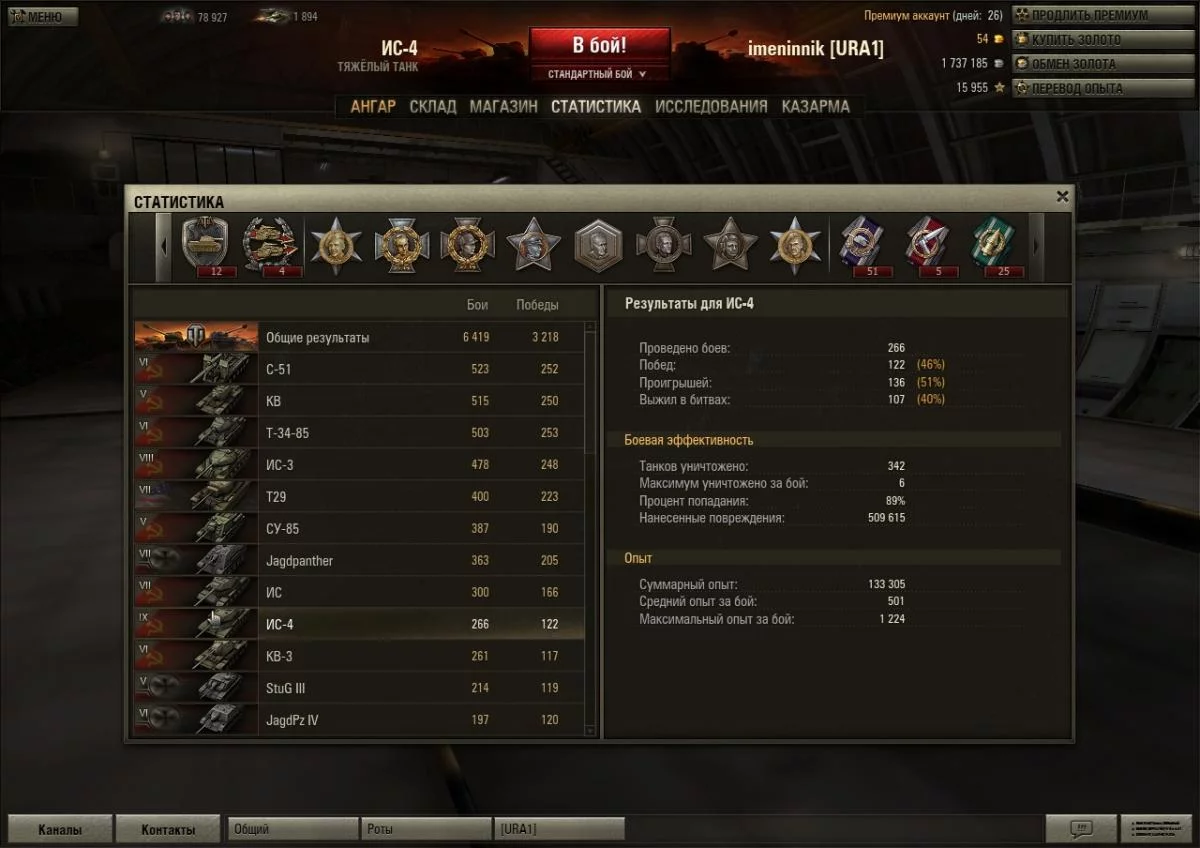Close the Статистика window
Viewport: 1200px width, 848px height.
pyautogui.click(x=1062, y=197)
